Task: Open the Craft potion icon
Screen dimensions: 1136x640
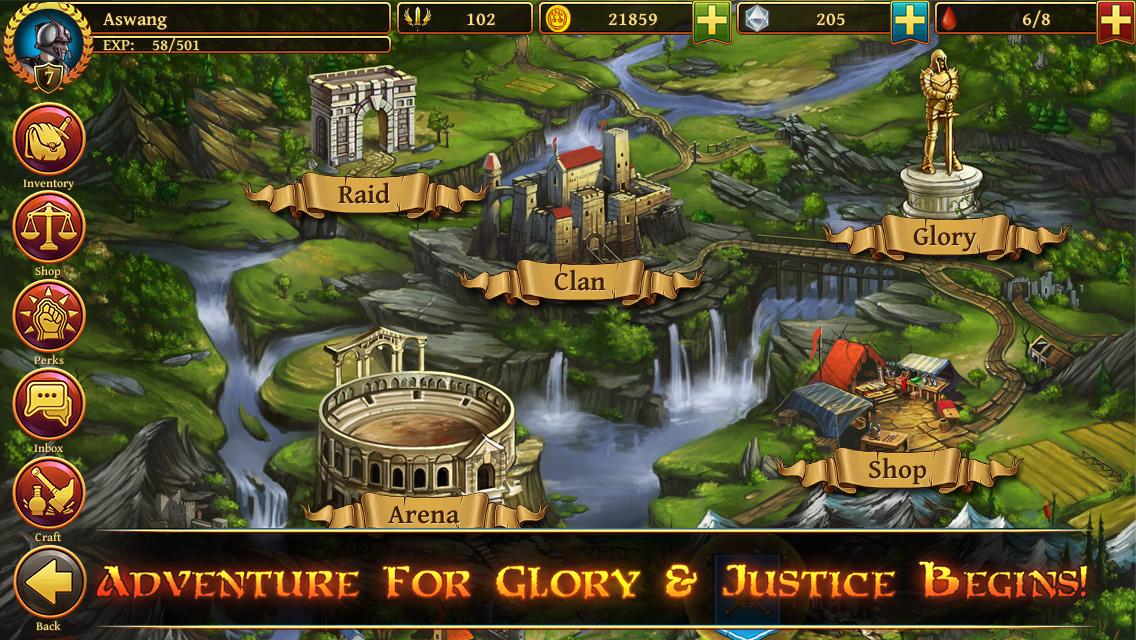Action: tap(48, 492)
